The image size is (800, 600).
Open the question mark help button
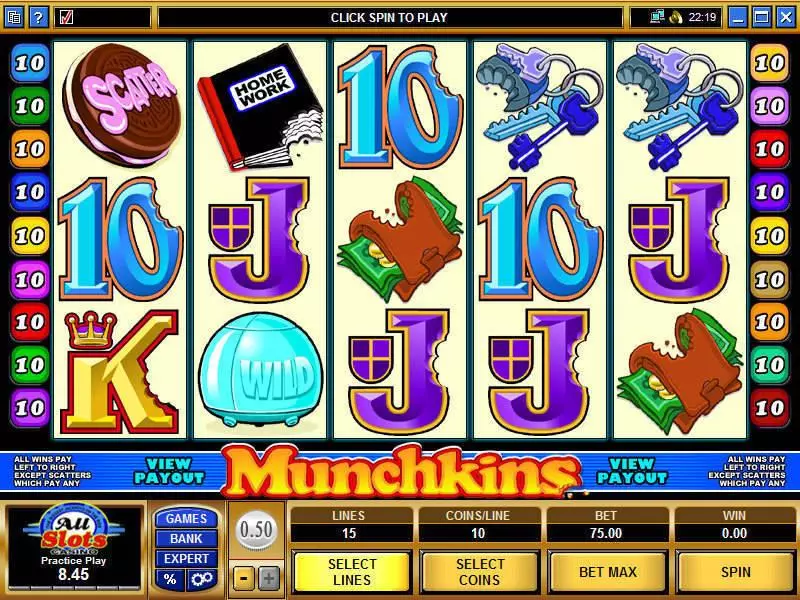(37, 17)
